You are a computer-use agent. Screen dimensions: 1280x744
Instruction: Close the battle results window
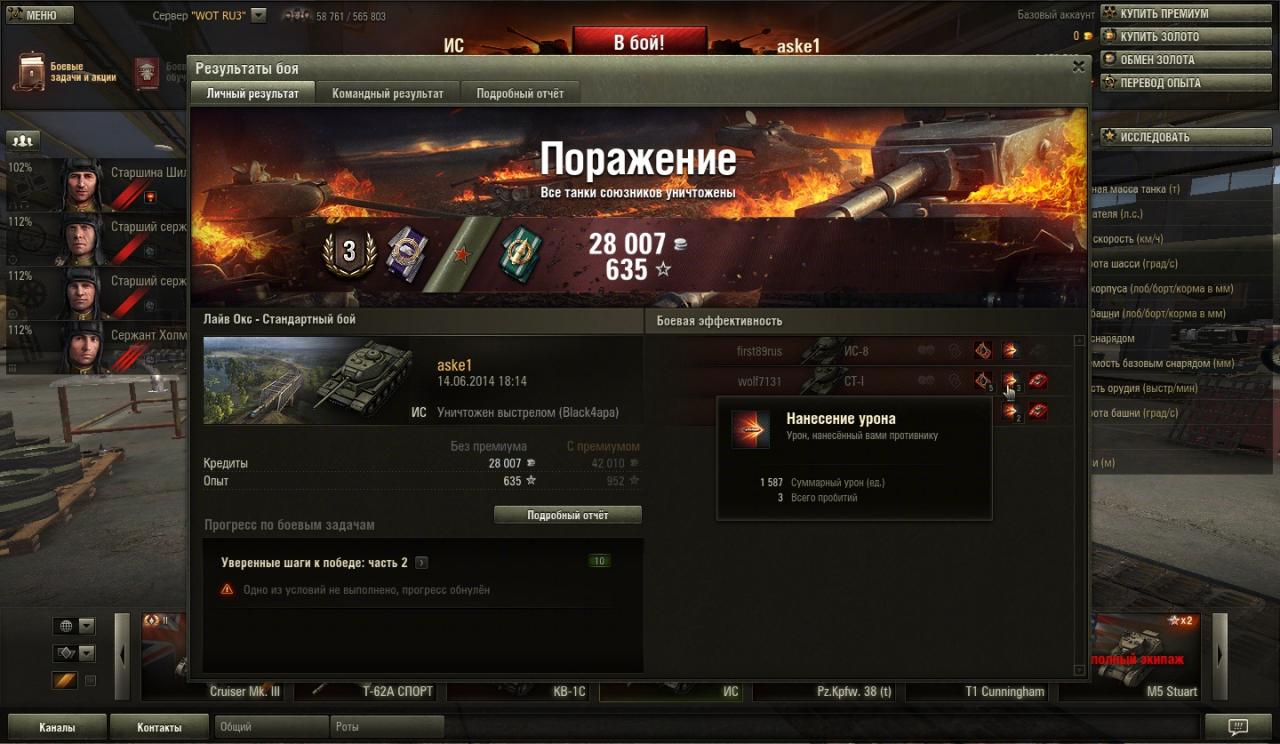pos(1078,67)
